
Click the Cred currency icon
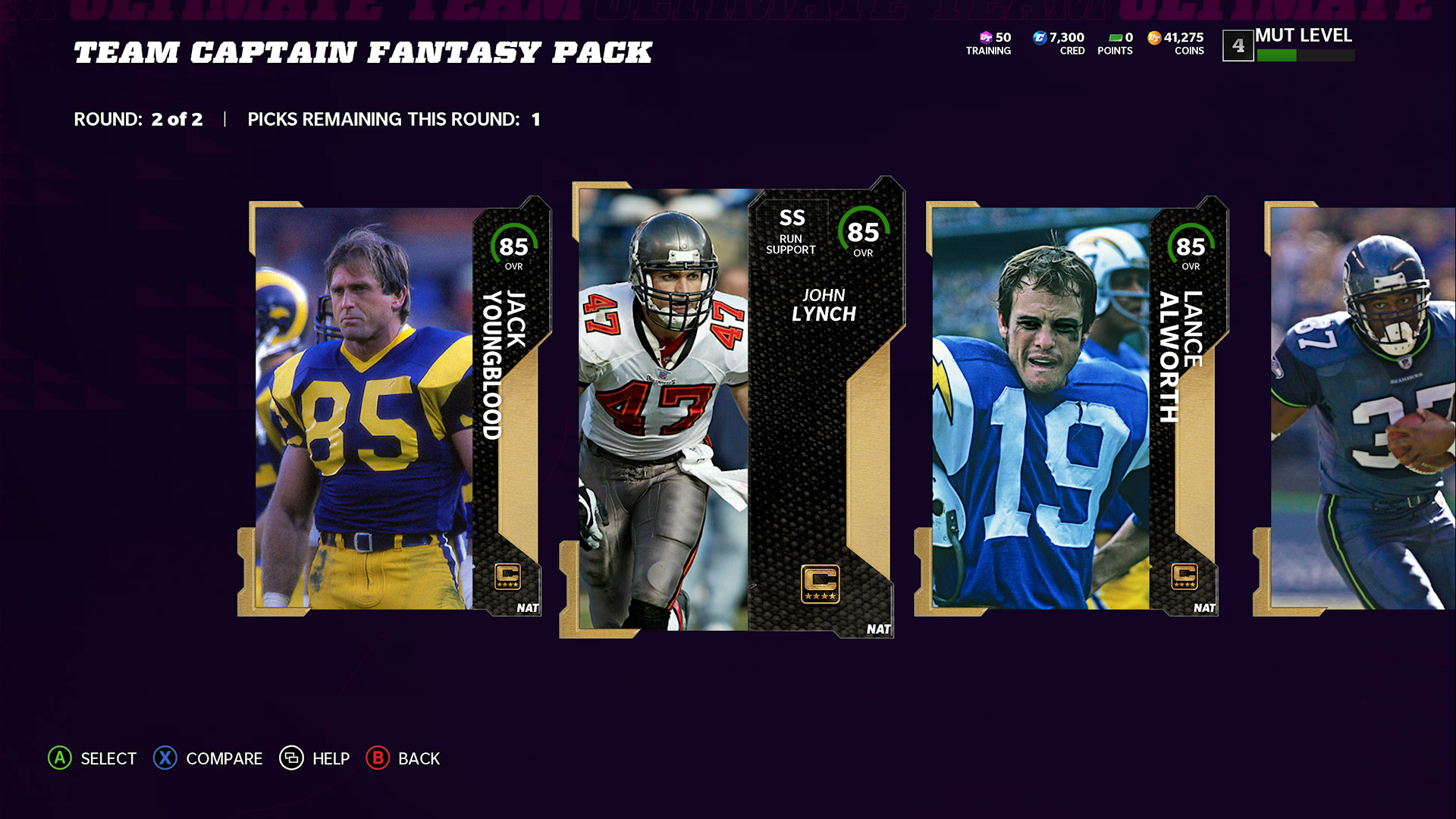click(x=1039, y=37)
